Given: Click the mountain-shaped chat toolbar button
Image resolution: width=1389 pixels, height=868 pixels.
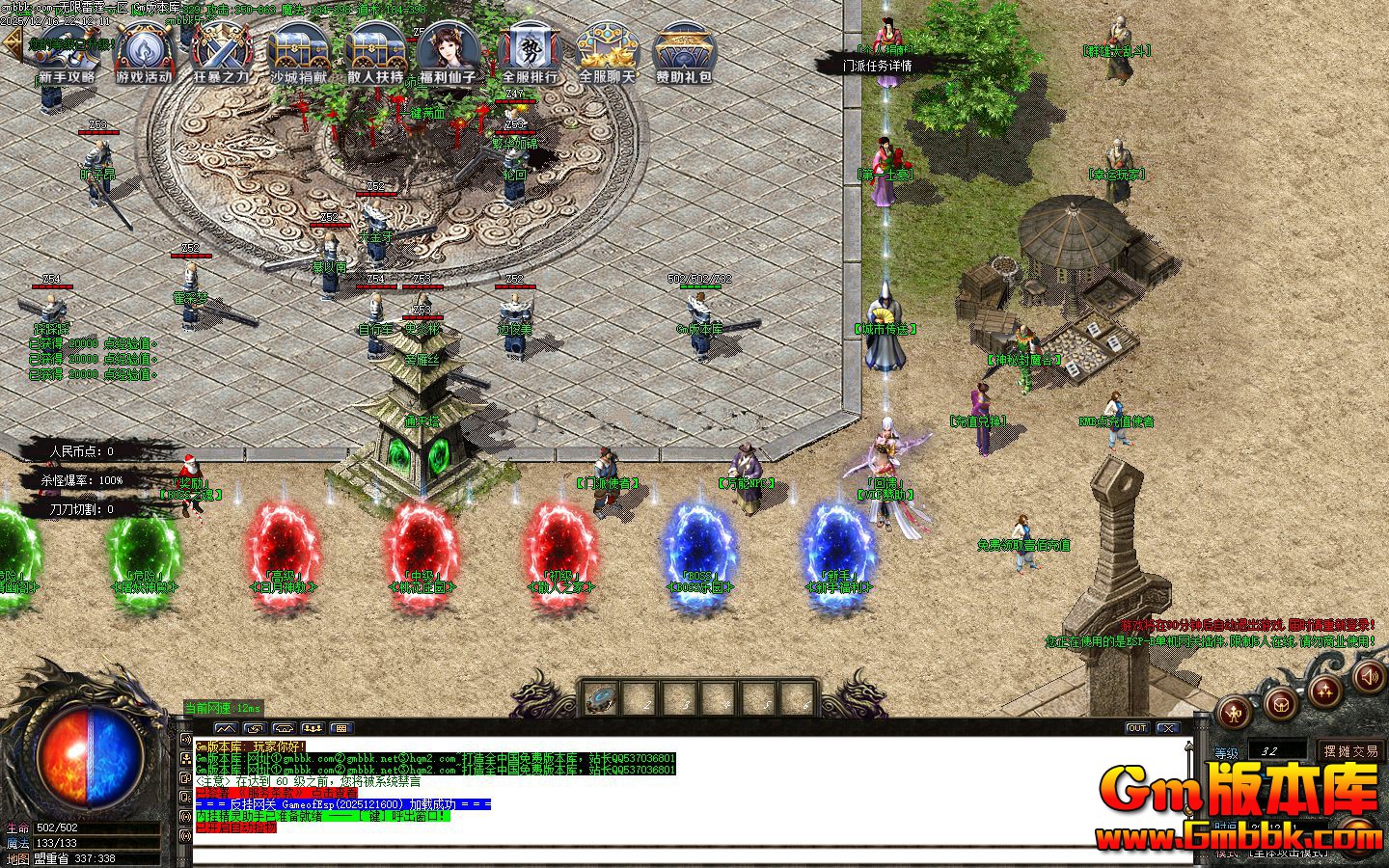Looking at the screenshot, I should click(x=225, y=728).
